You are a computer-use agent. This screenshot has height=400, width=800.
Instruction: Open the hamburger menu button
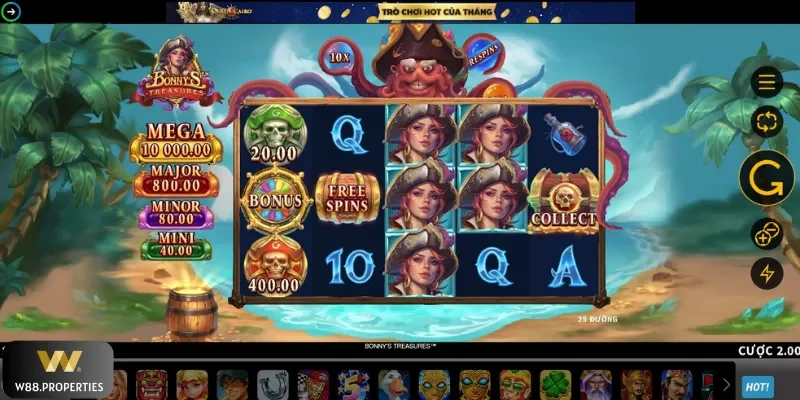pos(767,82)
